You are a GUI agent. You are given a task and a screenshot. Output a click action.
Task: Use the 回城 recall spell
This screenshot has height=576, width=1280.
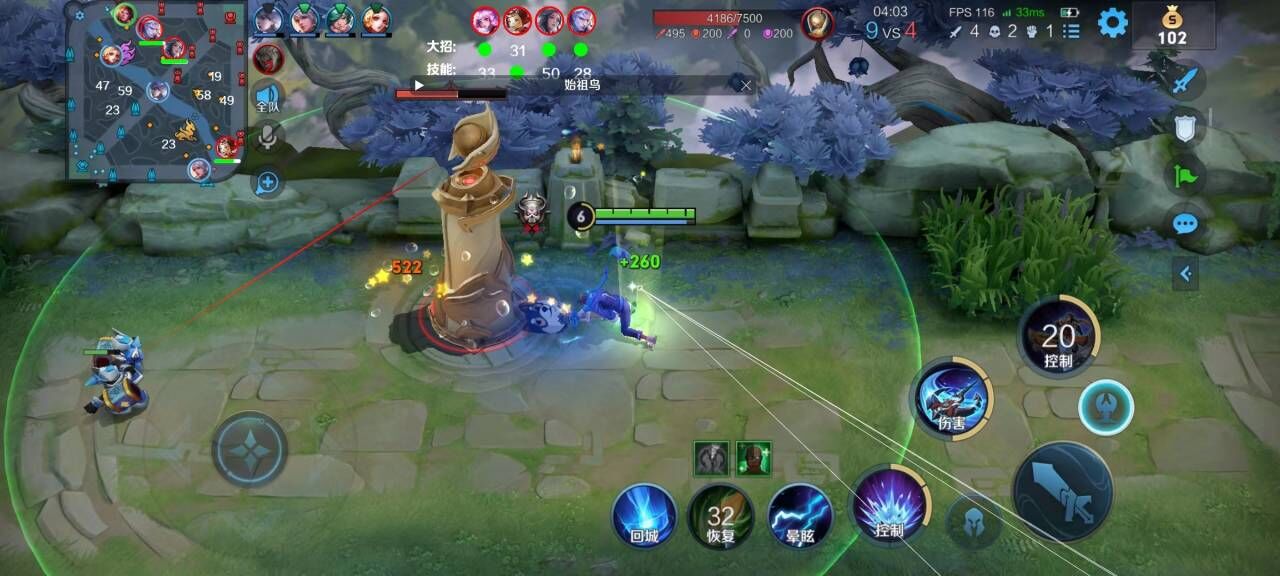(x=644, y=516)
